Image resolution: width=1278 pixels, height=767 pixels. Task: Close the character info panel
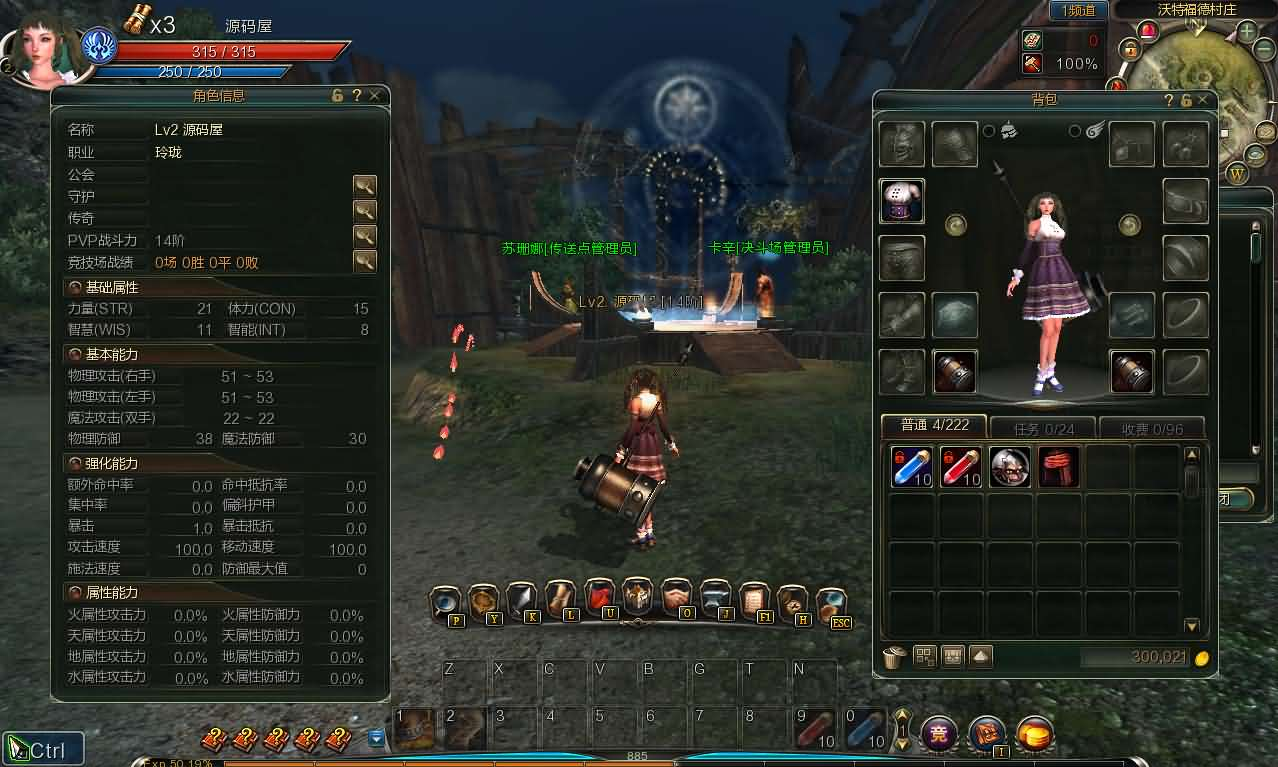[x=374, y=95]
